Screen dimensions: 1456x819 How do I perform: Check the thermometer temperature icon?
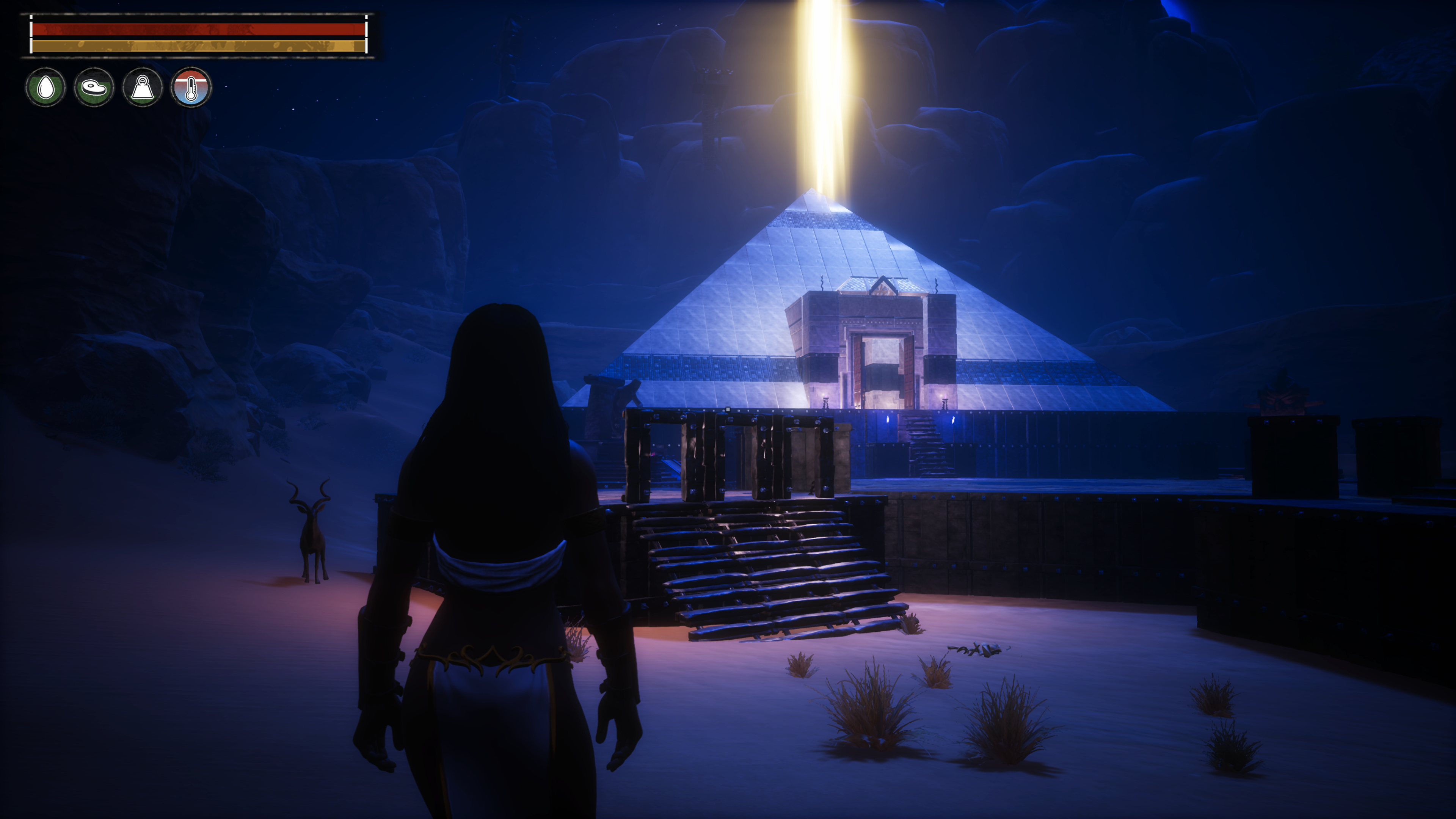pos(191,88)
